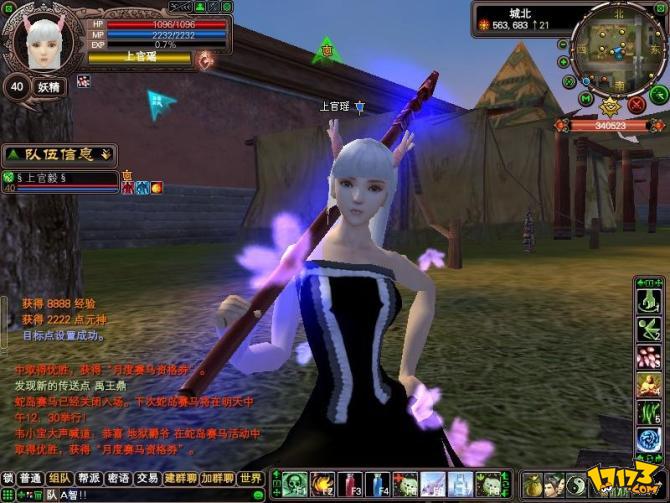Viewport: 670px width, 503px height.
Task: Choose the 交易 trade chat tab
Action: [147, 478]
